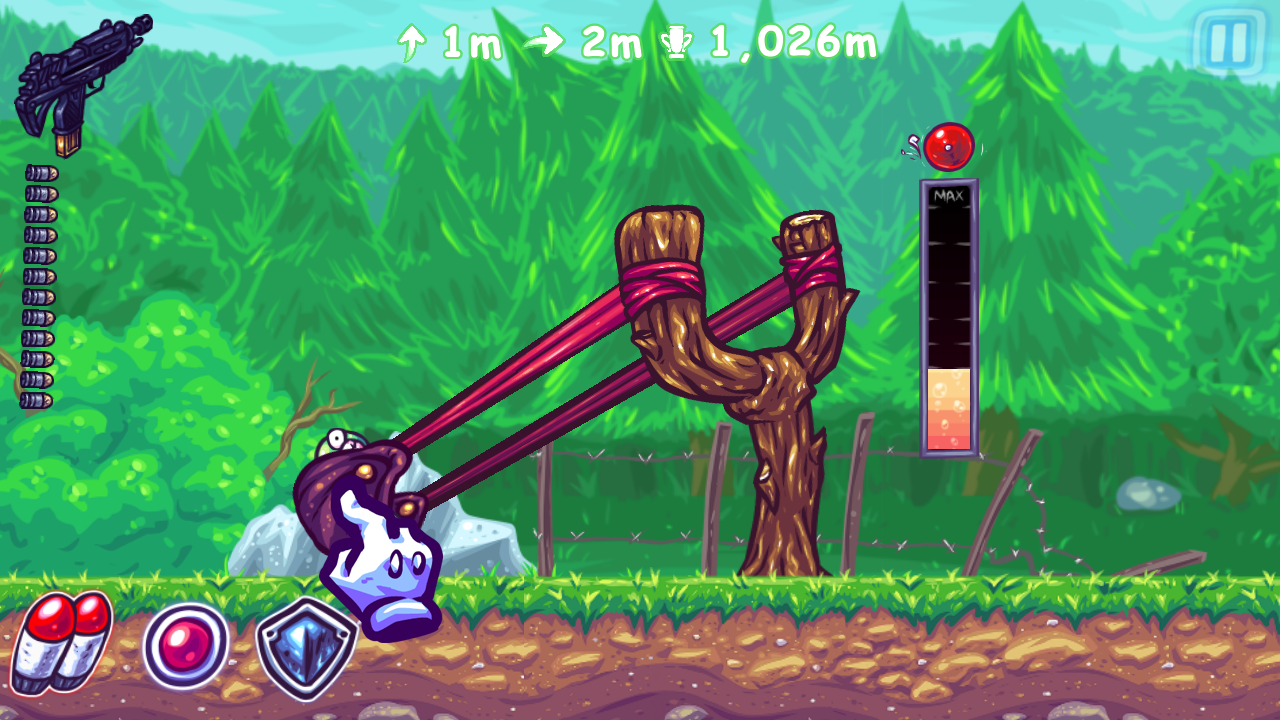1280x720 pixels.
Task: Click the upward arrow height stat icon
Action: (410, 41)
